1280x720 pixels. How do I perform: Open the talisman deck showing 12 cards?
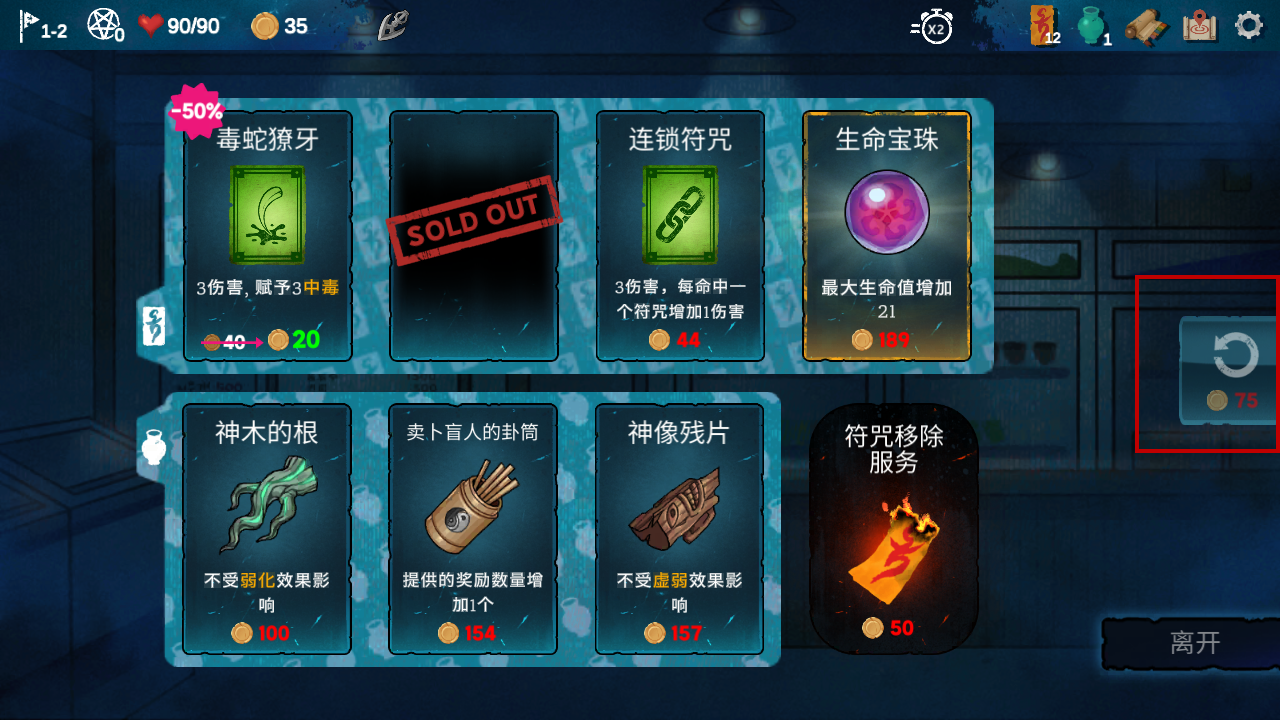point(1042,27)
